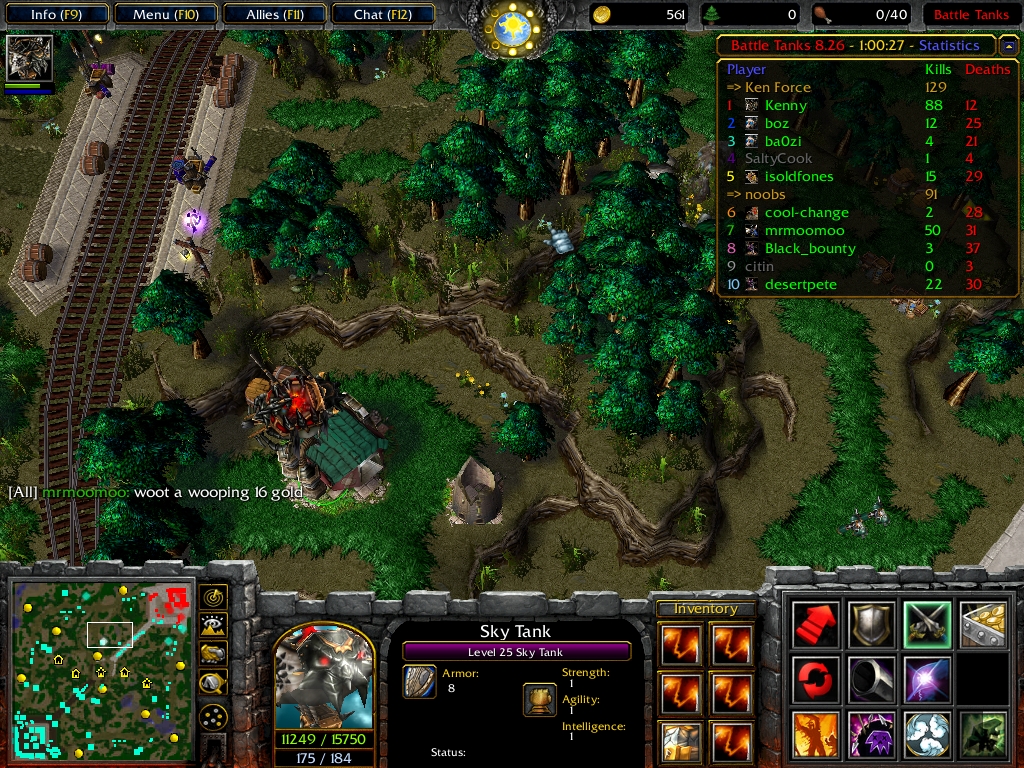1024x768 pixels.
Task: Select the hero icon in the corner
Action: click(30, 58)
